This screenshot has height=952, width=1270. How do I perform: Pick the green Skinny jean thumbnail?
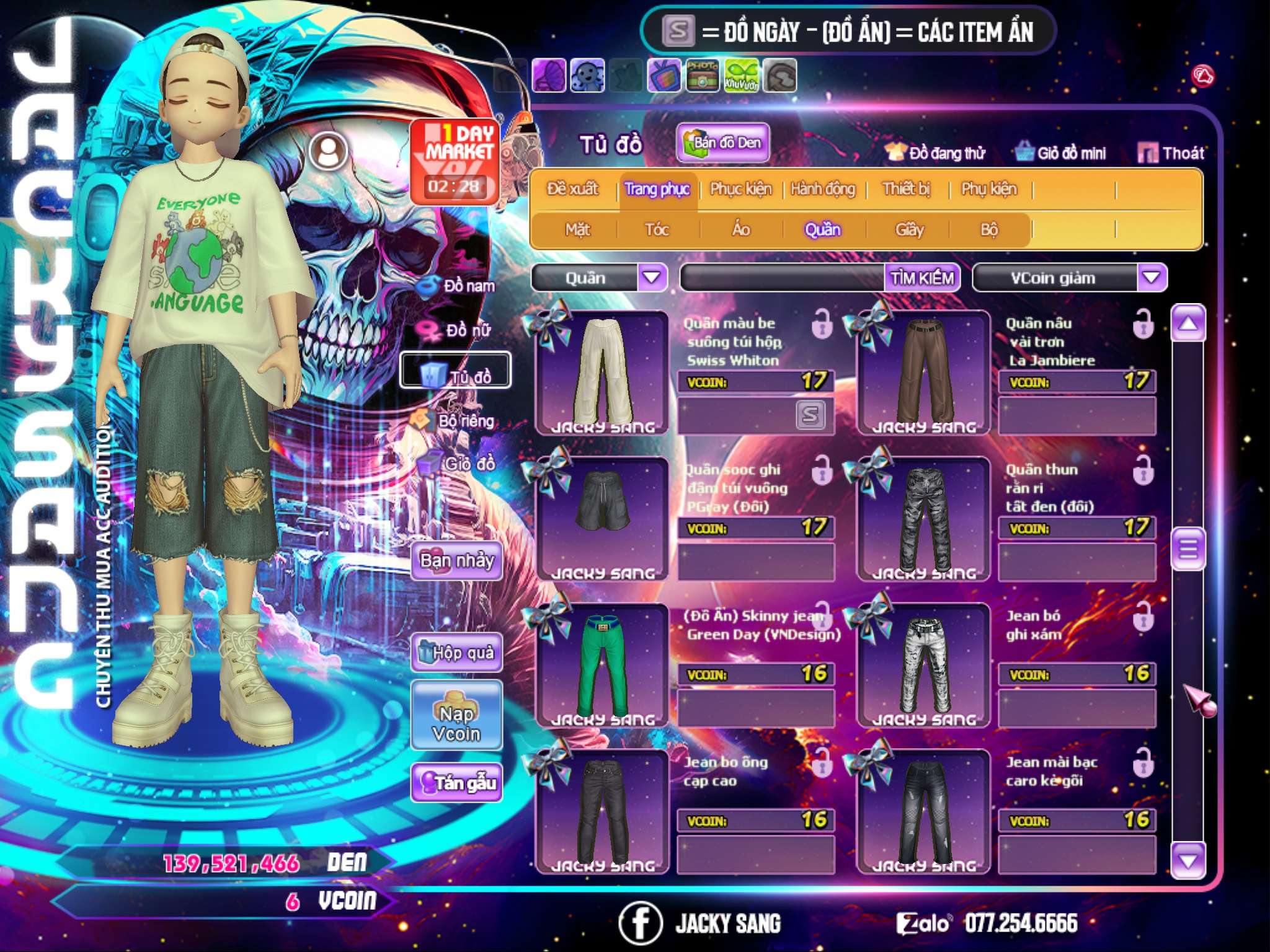tap(602, 665)
